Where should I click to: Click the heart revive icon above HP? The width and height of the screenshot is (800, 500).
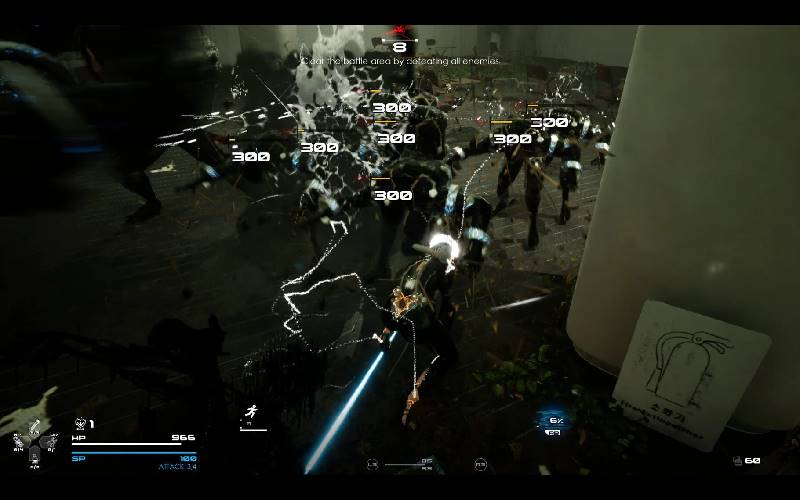80,424
